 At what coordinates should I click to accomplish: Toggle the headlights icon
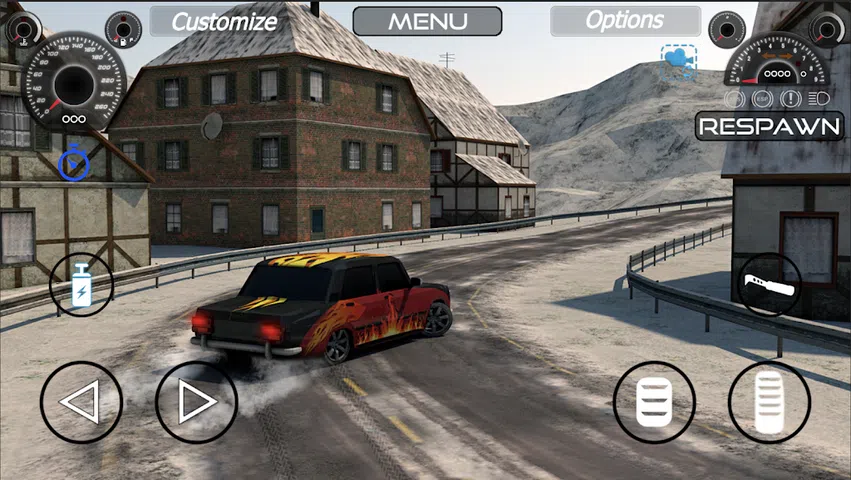tap(817, 99)
